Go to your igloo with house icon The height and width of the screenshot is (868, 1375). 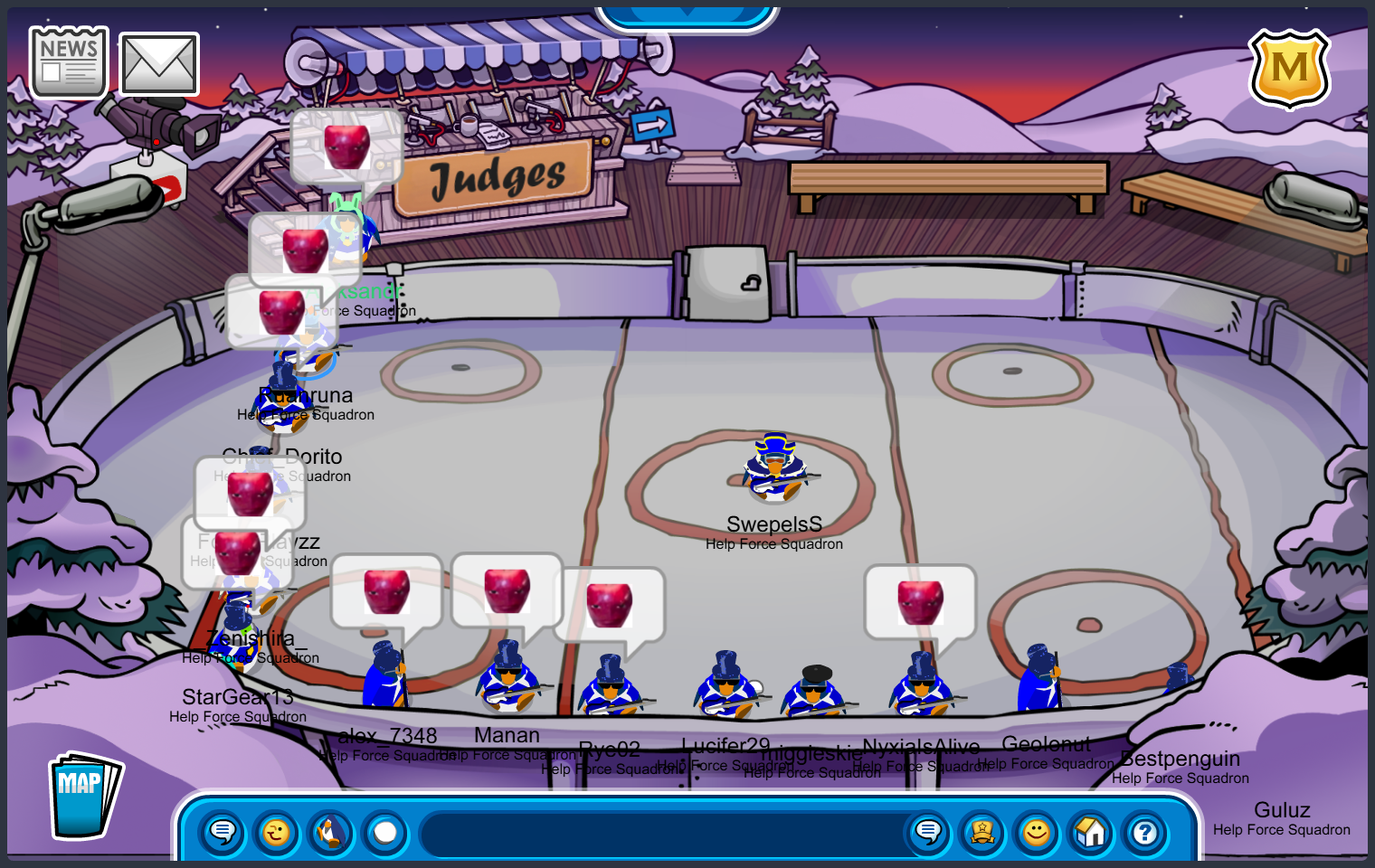(x=1091, y=833)
